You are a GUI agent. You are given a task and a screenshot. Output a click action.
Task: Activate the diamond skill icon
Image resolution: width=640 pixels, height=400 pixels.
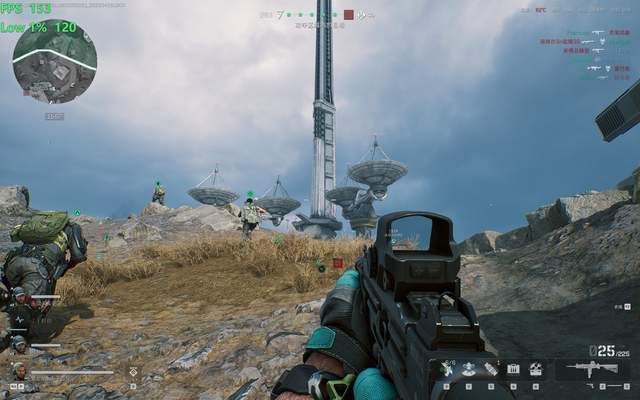coord(133,372)
